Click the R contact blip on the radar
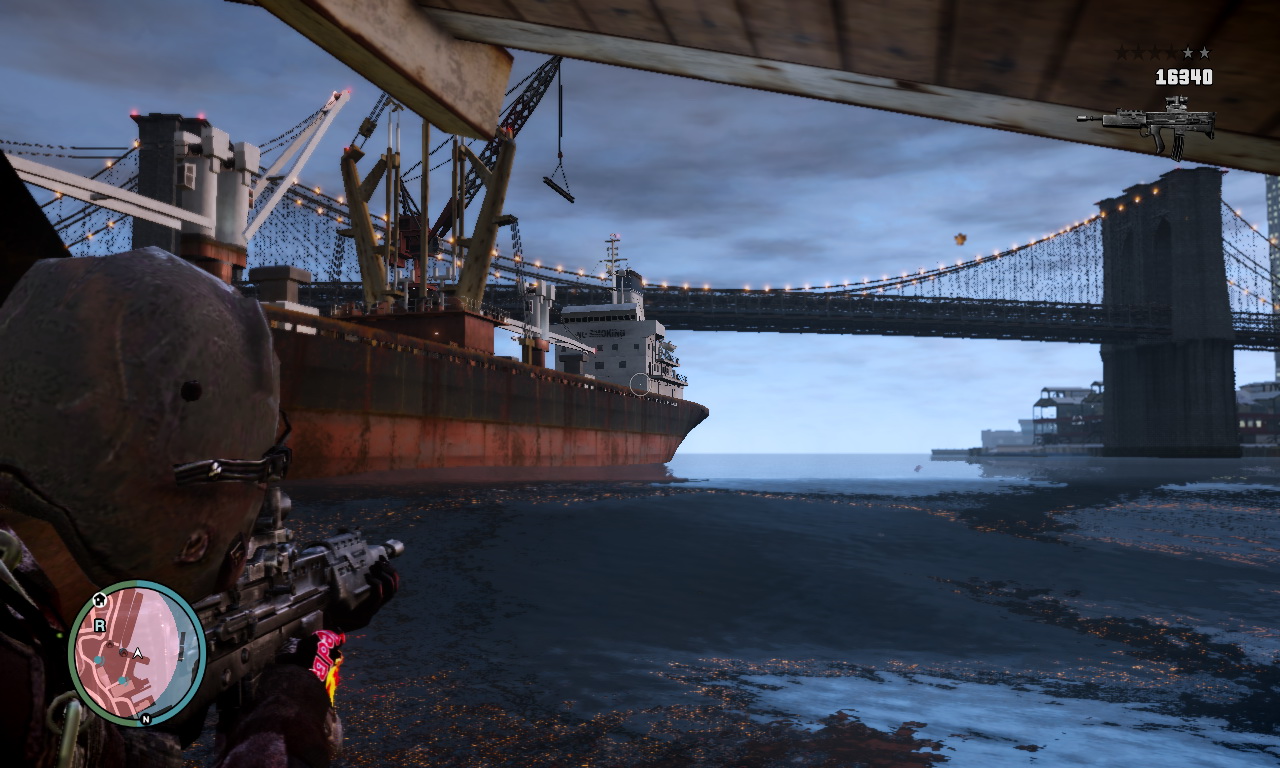Screen dimensions: 1280x768 [100, 626]
